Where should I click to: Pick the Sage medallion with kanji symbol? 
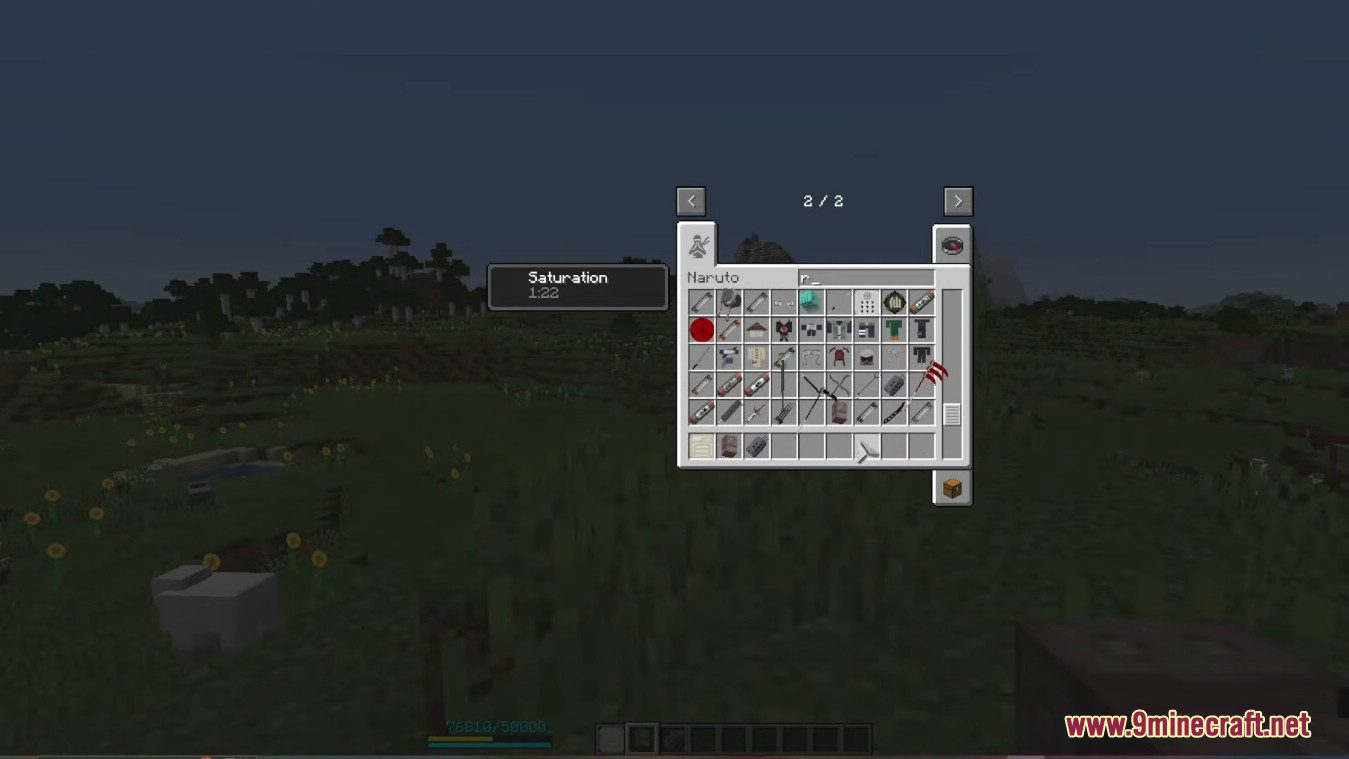(x=893, y=303)
